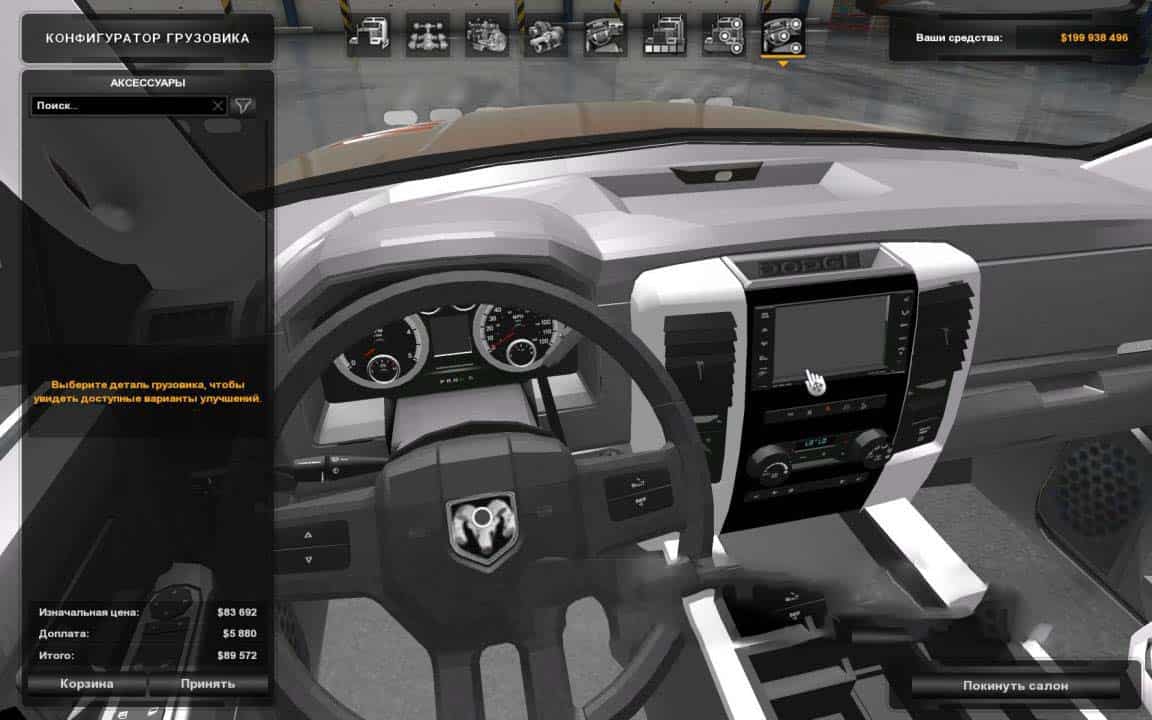Image resolution: width=1152 pixels, height=720 pixels.
Task: Leave the cabin via Покинуть салон
Action: coord(1015,686)
